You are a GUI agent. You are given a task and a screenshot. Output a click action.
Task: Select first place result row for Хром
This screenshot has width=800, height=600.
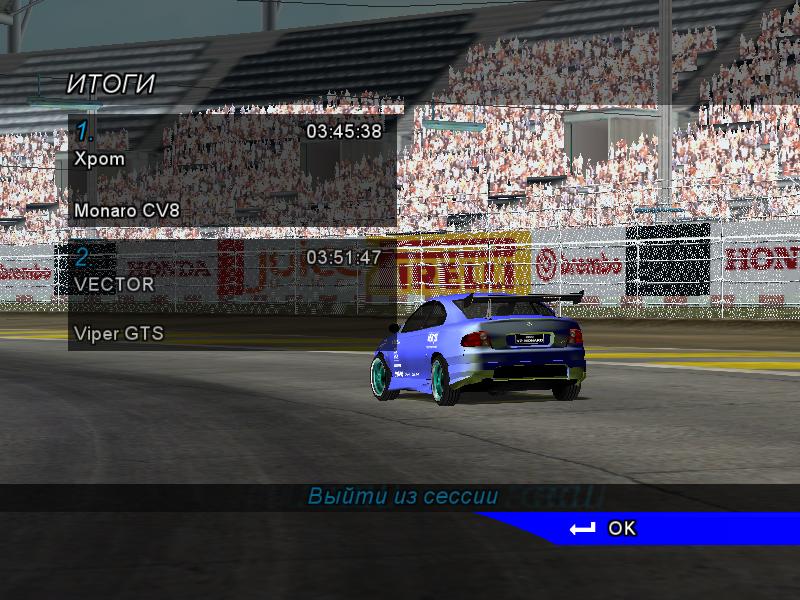pos(231,168)
